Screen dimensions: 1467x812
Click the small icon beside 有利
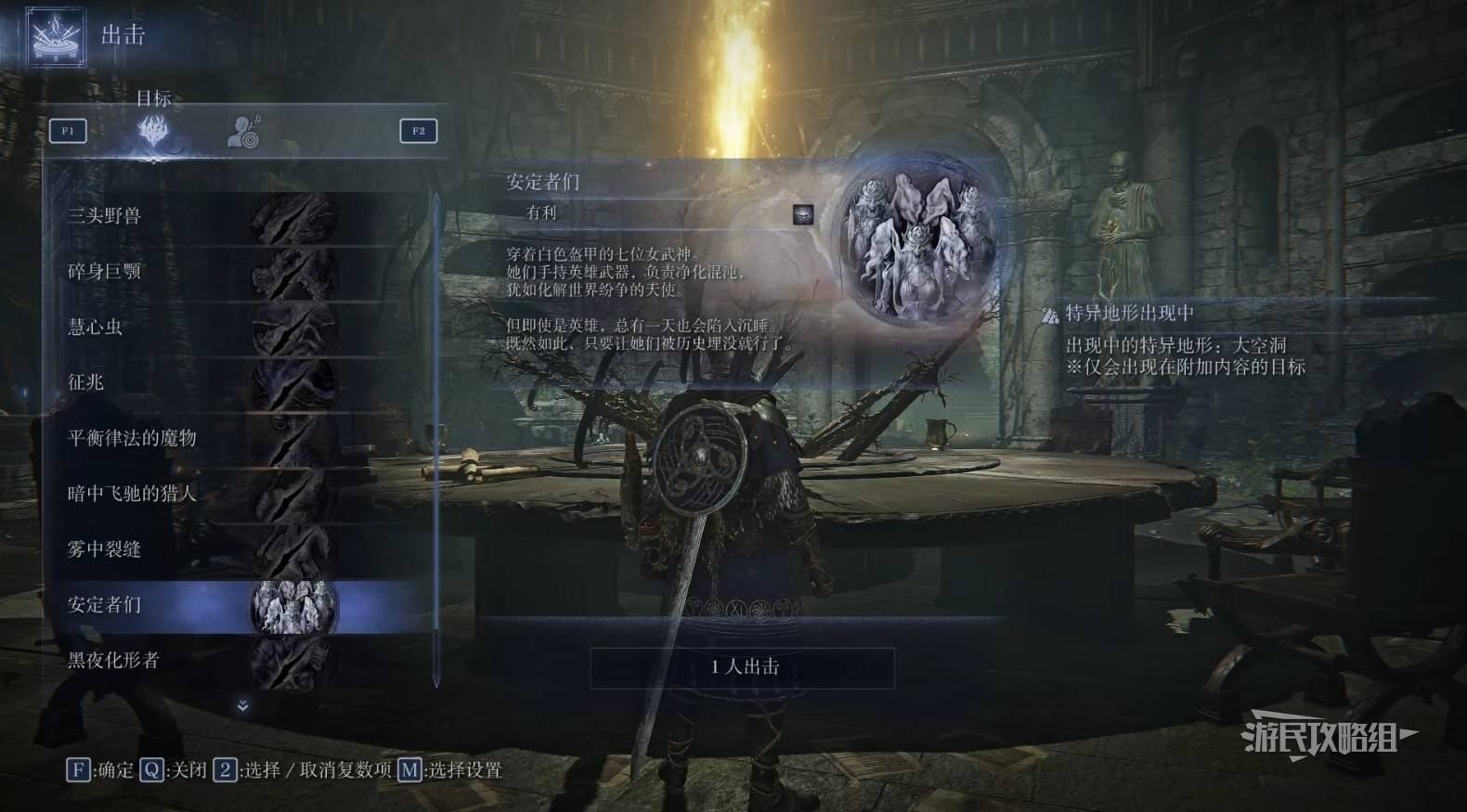[802, 214]
